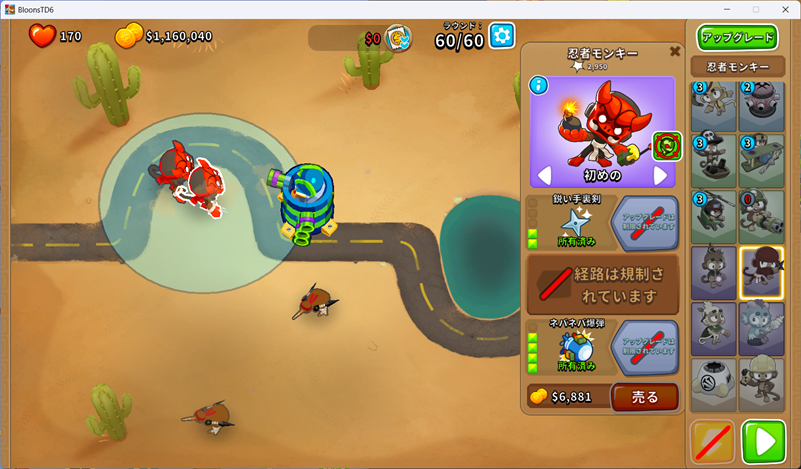This screenshot has width=801, height=469.
Task: Switch targeting to the previous option
Action: point(545,176)
